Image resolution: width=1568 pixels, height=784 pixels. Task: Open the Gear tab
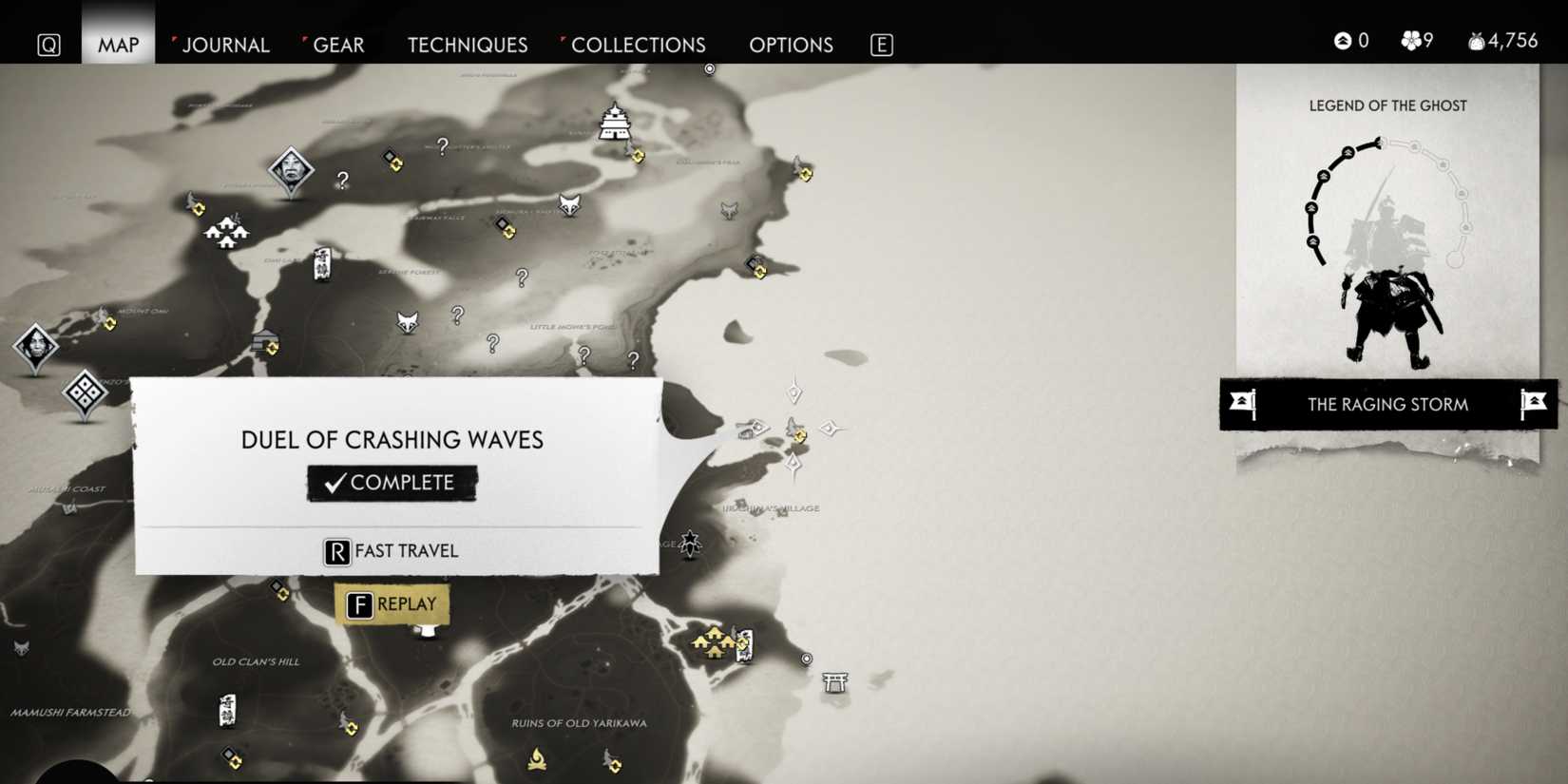[x=337, y=45]
